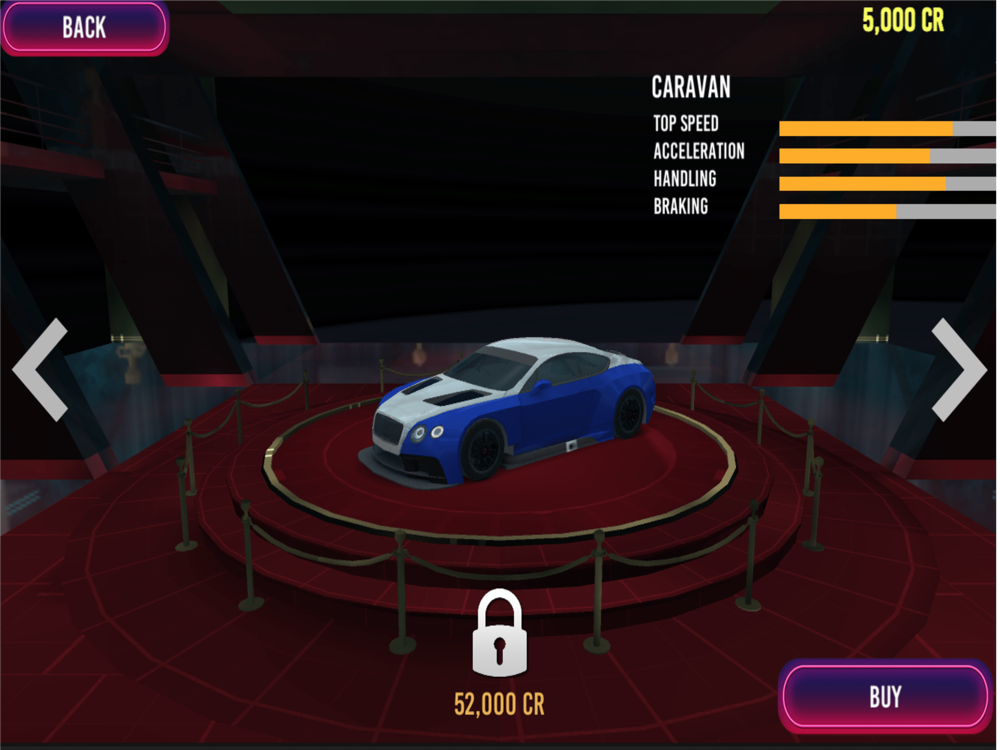The image size is (1000, 750).
Task: Click the padlock icon above the price
Action: click(498, 632)
